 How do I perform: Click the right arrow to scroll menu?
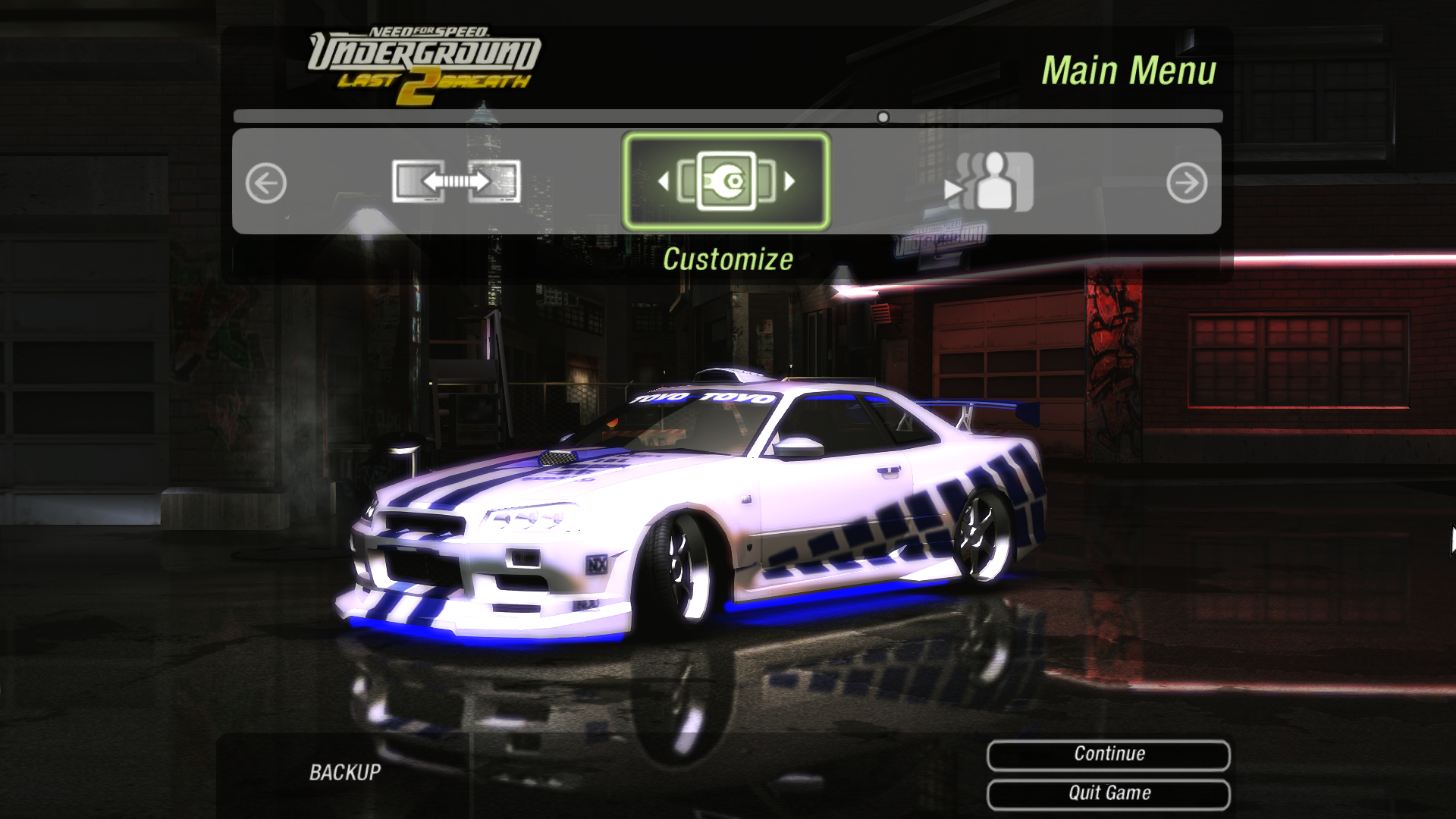pos(1186,183)
